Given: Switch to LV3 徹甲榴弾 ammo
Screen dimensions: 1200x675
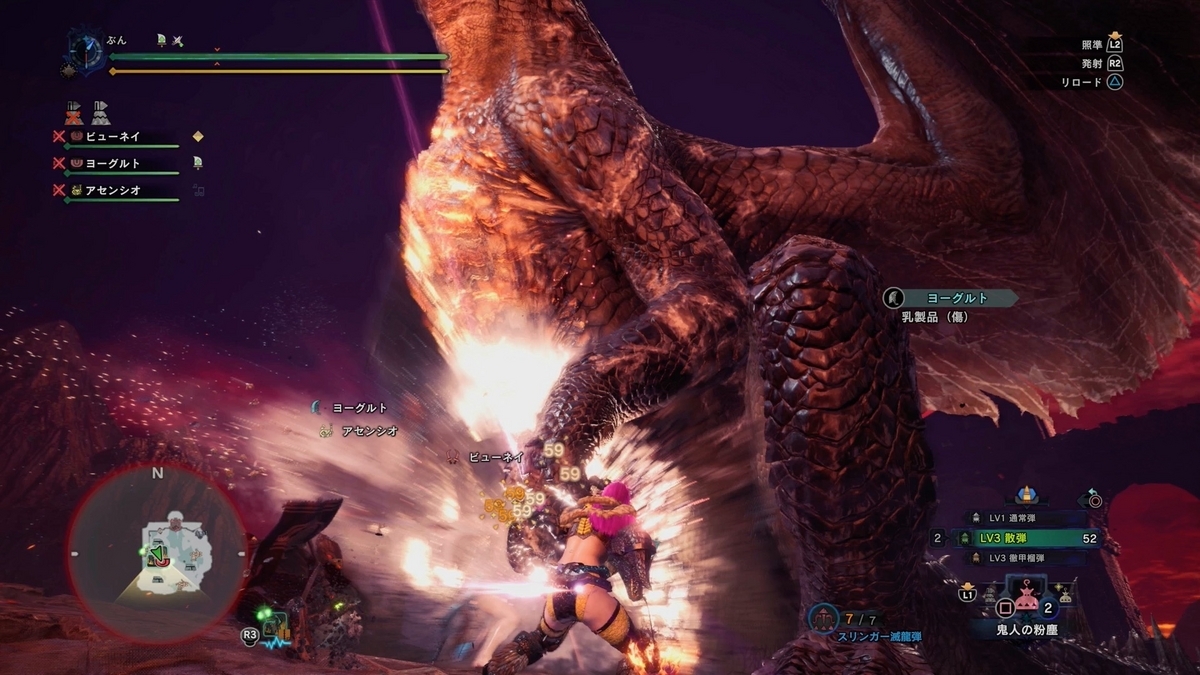Looking at the screenshot, I should pos(1022,558).
